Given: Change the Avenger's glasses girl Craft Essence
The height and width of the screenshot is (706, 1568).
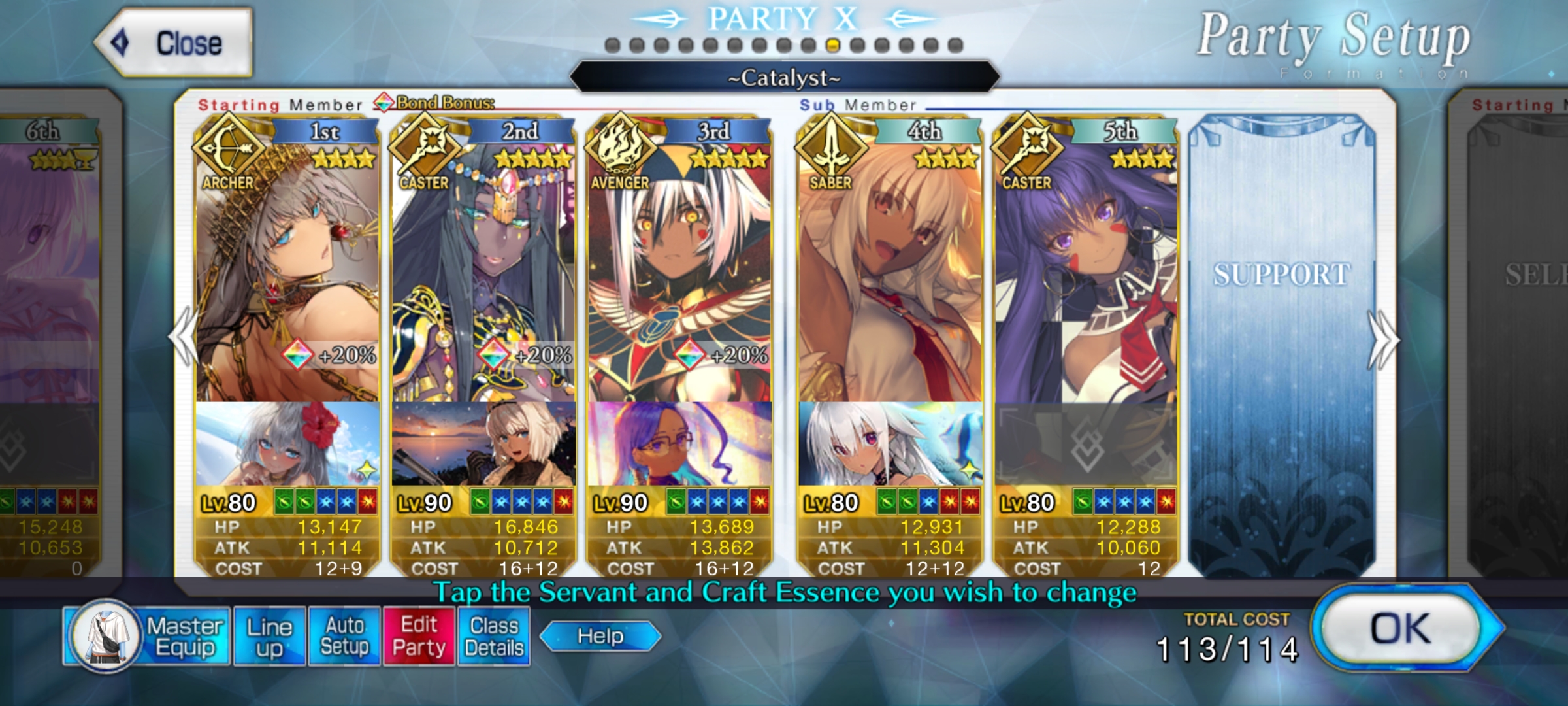Looking at the screenshot, I should coord(679,445).
